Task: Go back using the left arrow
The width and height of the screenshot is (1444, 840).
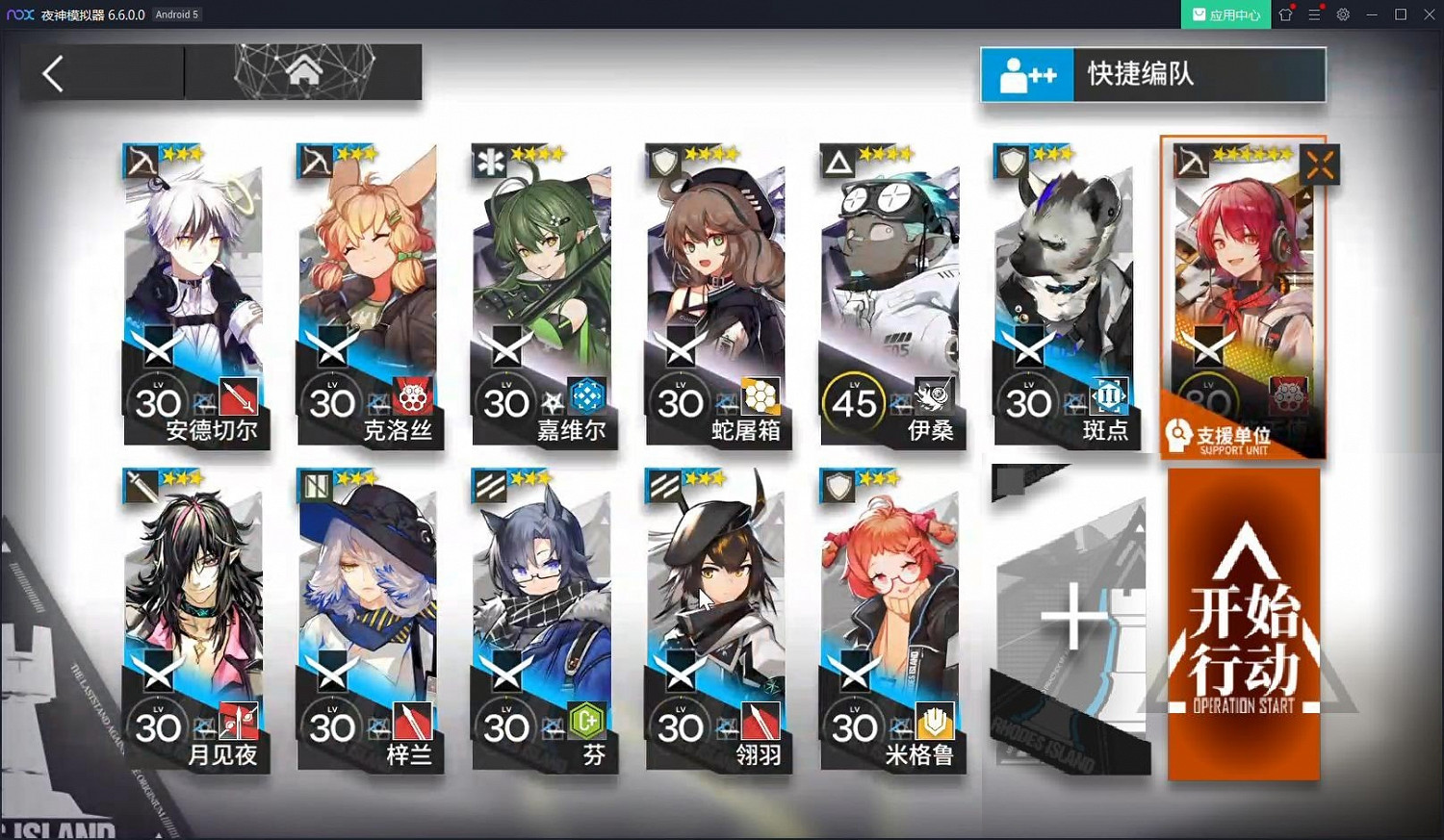Action: [53, 72]
